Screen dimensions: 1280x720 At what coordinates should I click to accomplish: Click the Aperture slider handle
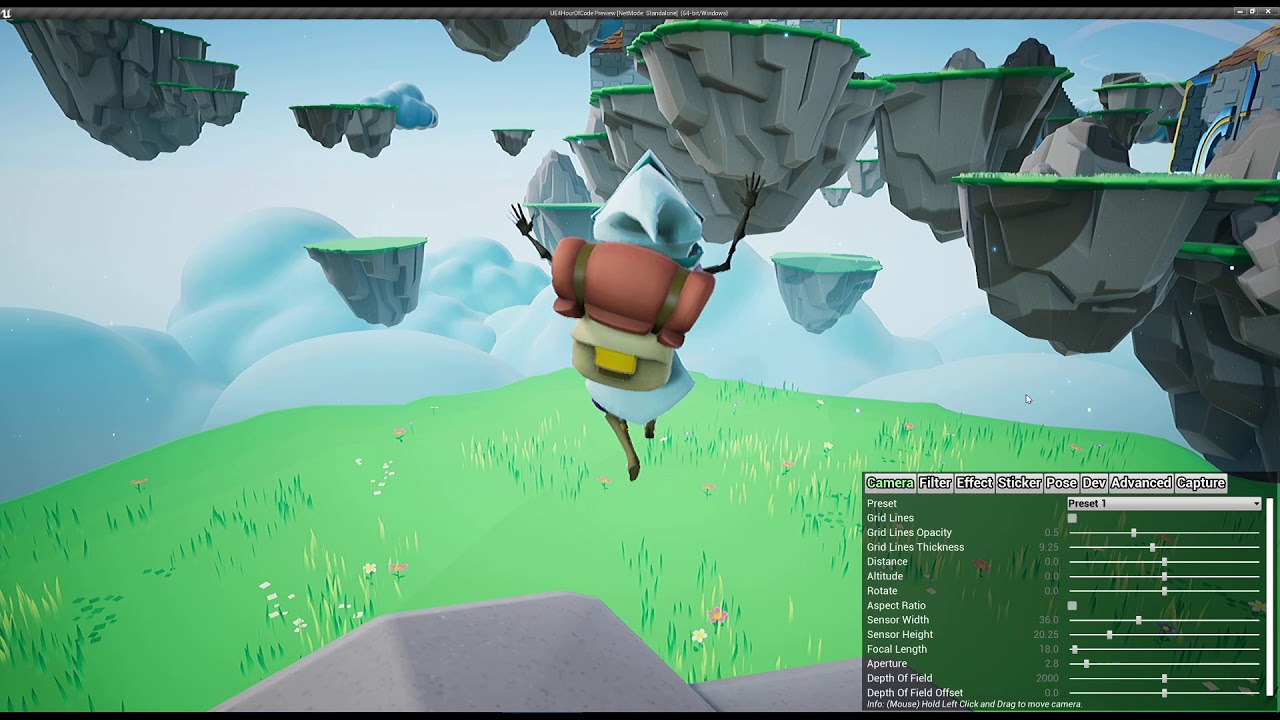click(1087, 664)
